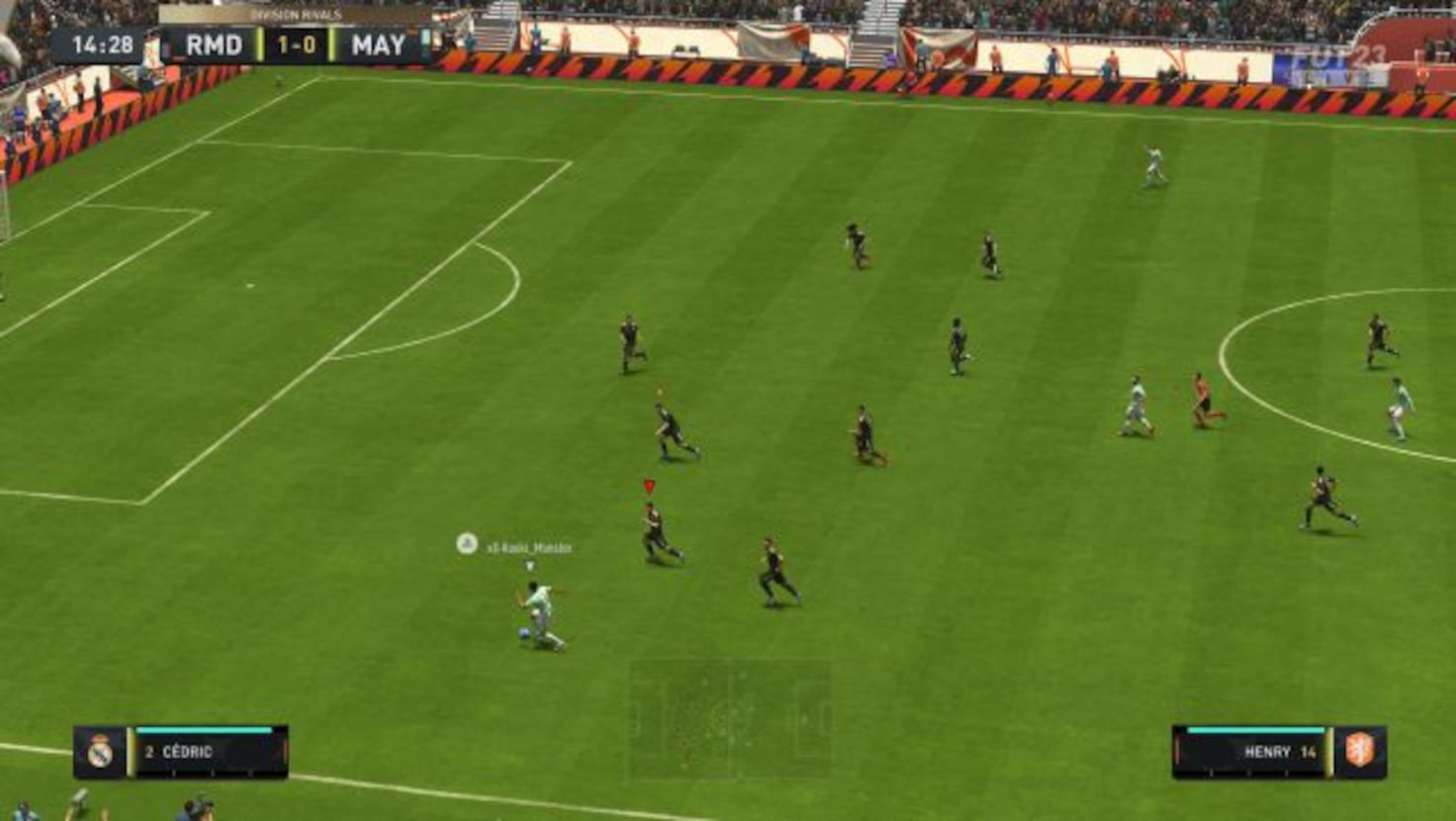
Task: Click the red pass-target triangle marker
Action: pyautogui.click(x=650, y=486)
